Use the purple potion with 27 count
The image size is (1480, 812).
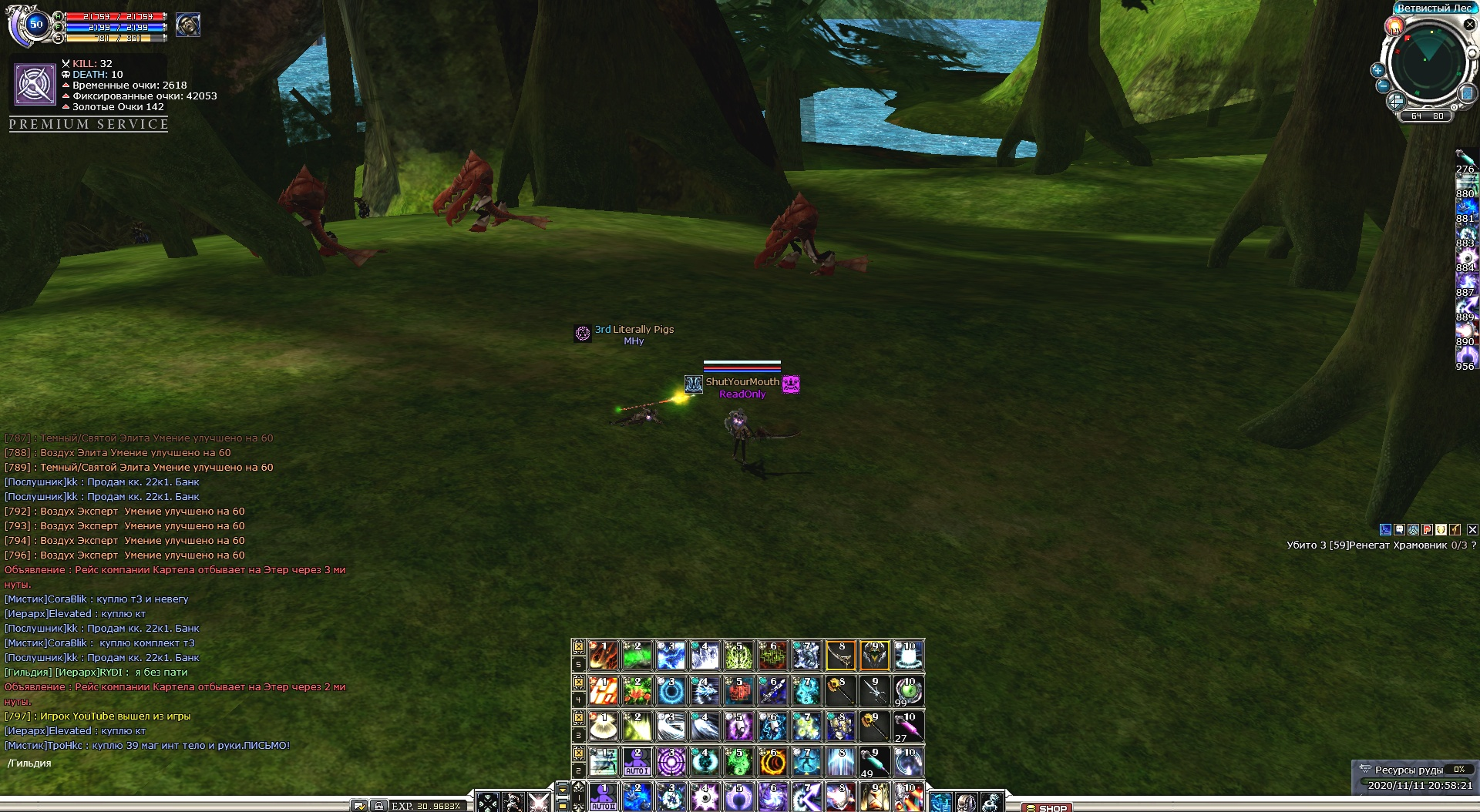(x=908, y=726)
